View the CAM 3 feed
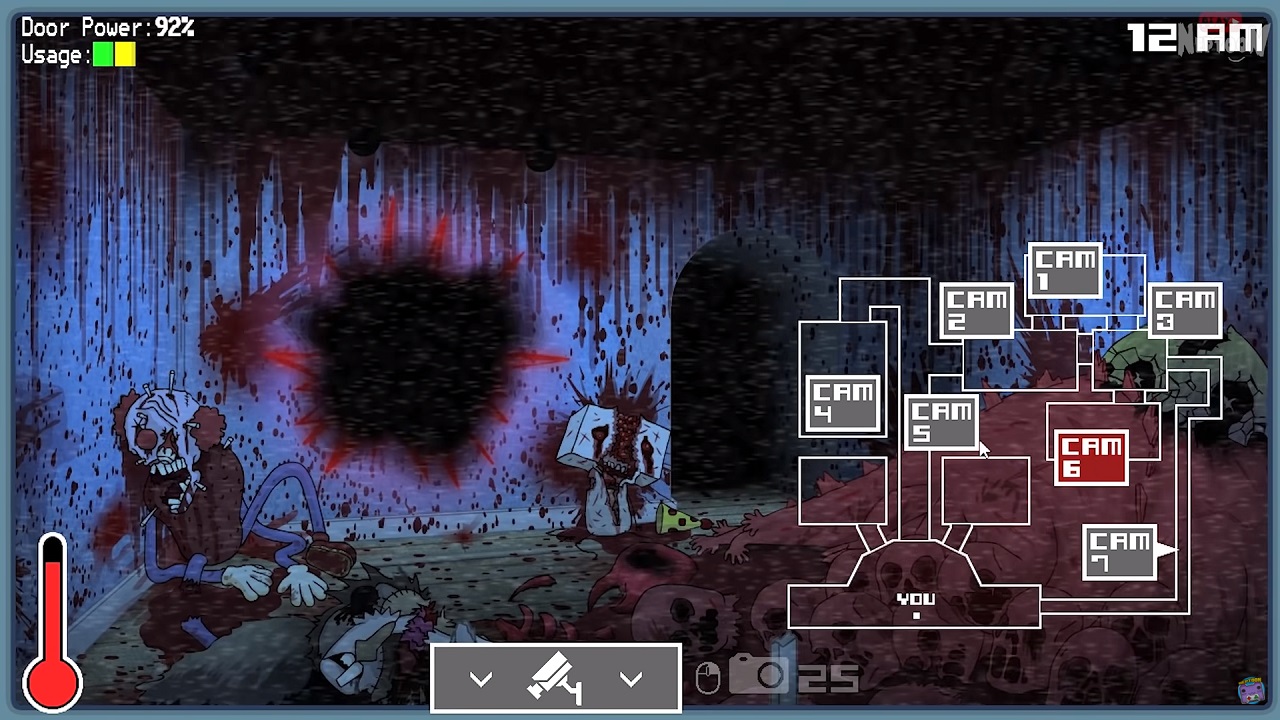The image size is (1280, 720). (1184, 309)
